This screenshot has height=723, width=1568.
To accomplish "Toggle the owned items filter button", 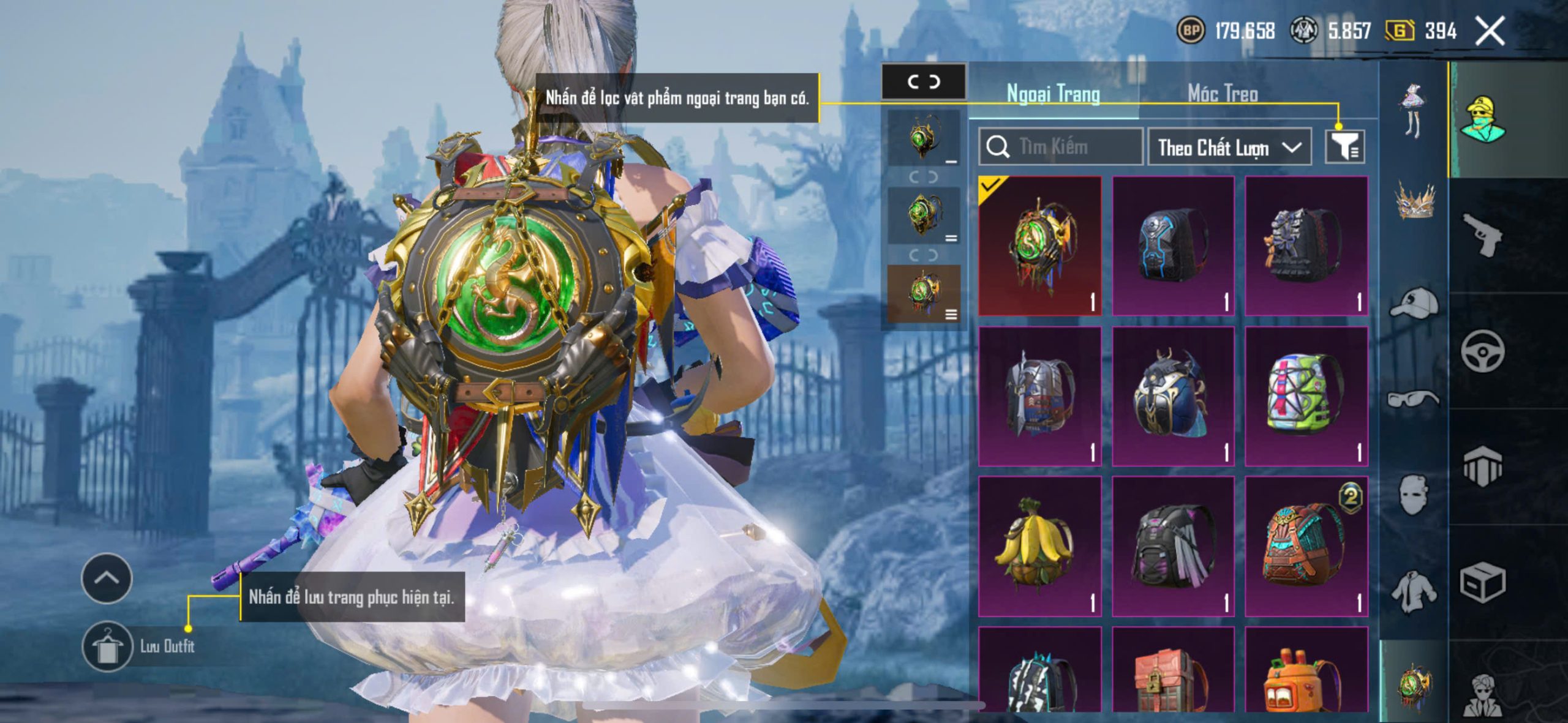I will click(x=1344, y=147).
